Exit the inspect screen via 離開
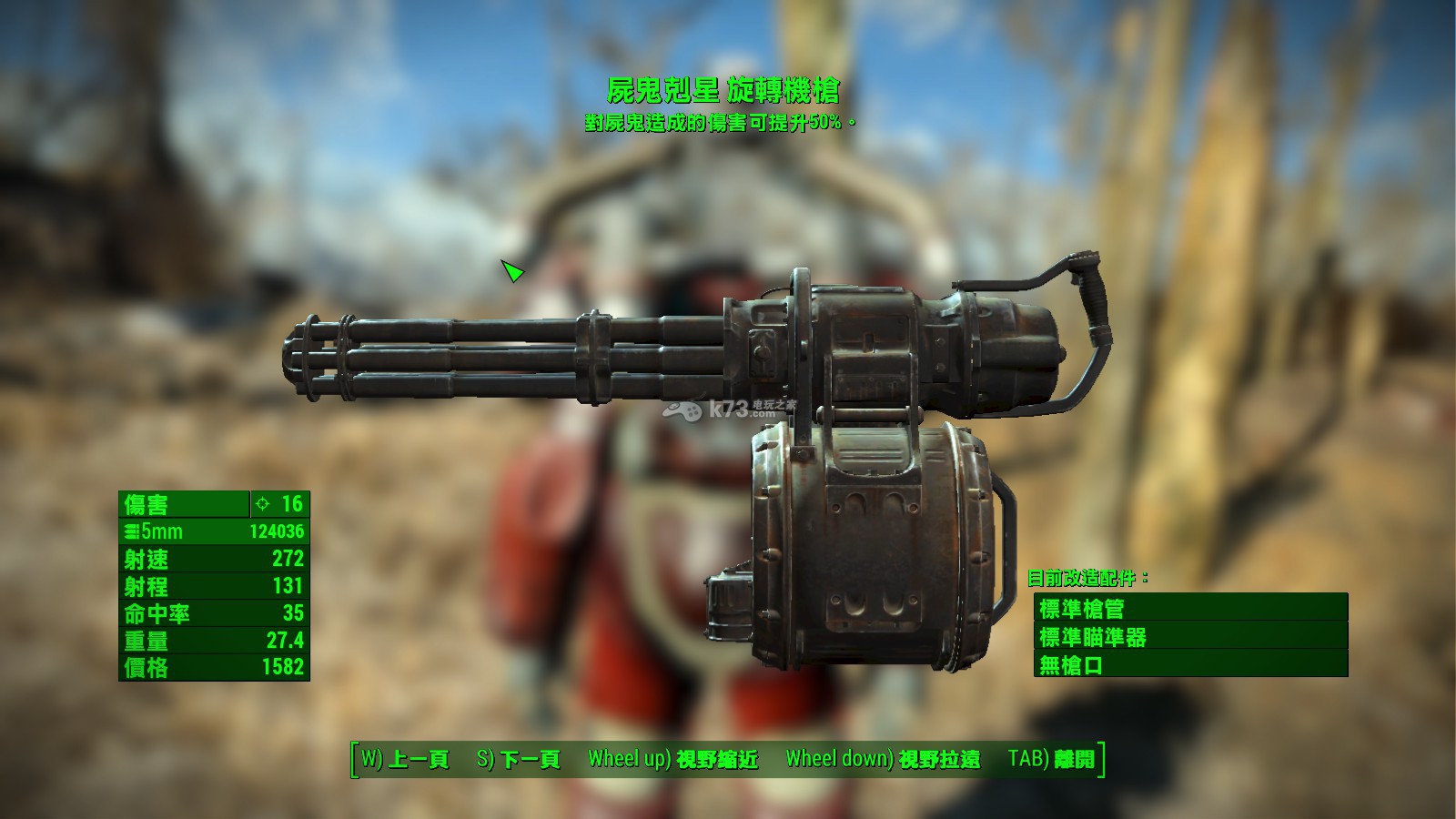The height and width of the screenshot is (819, 1456). pyautogui.click(x=1052, y=759)
